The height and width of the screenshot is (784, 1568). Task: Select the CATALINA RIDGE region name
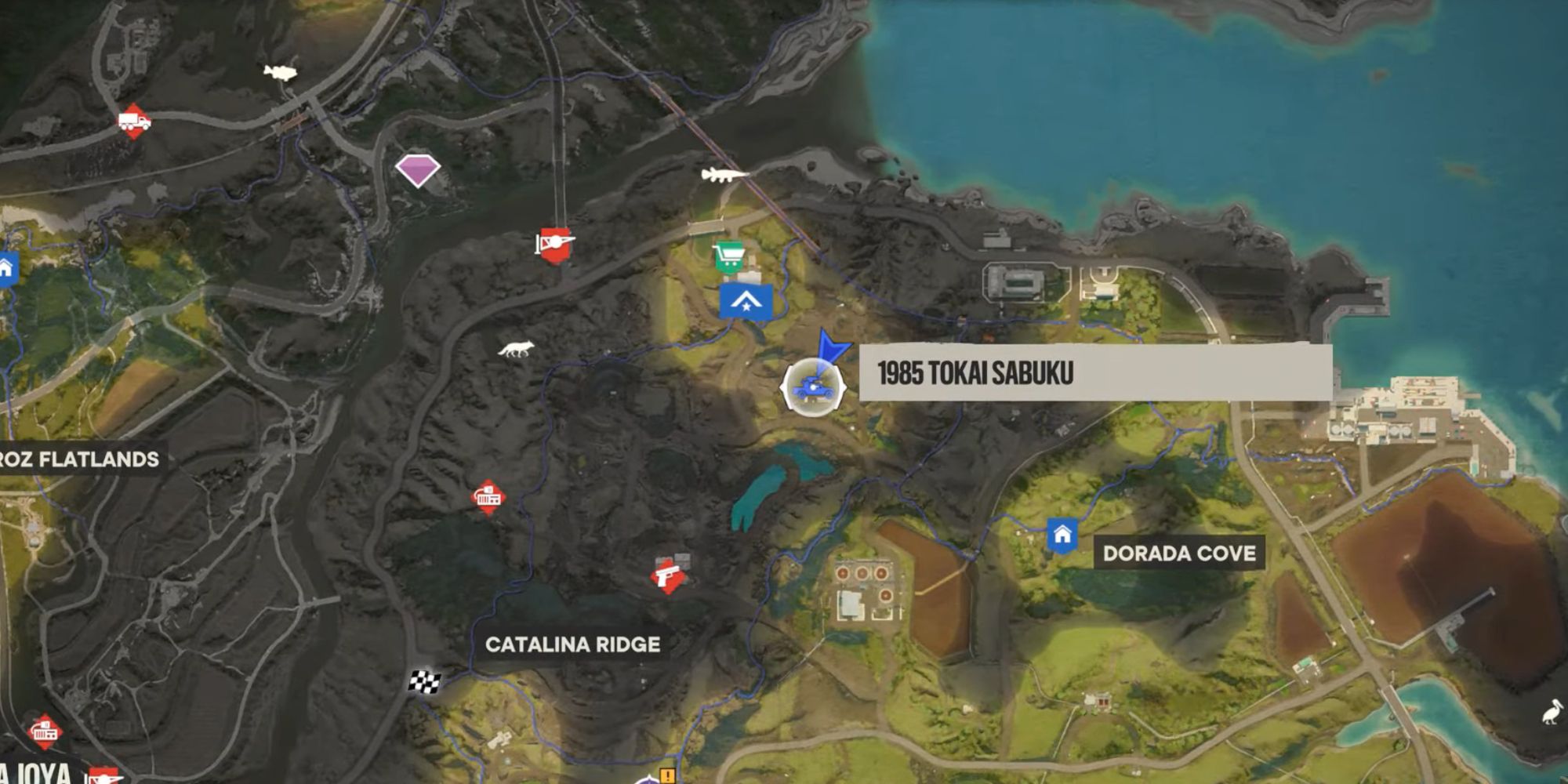(574, 644)
